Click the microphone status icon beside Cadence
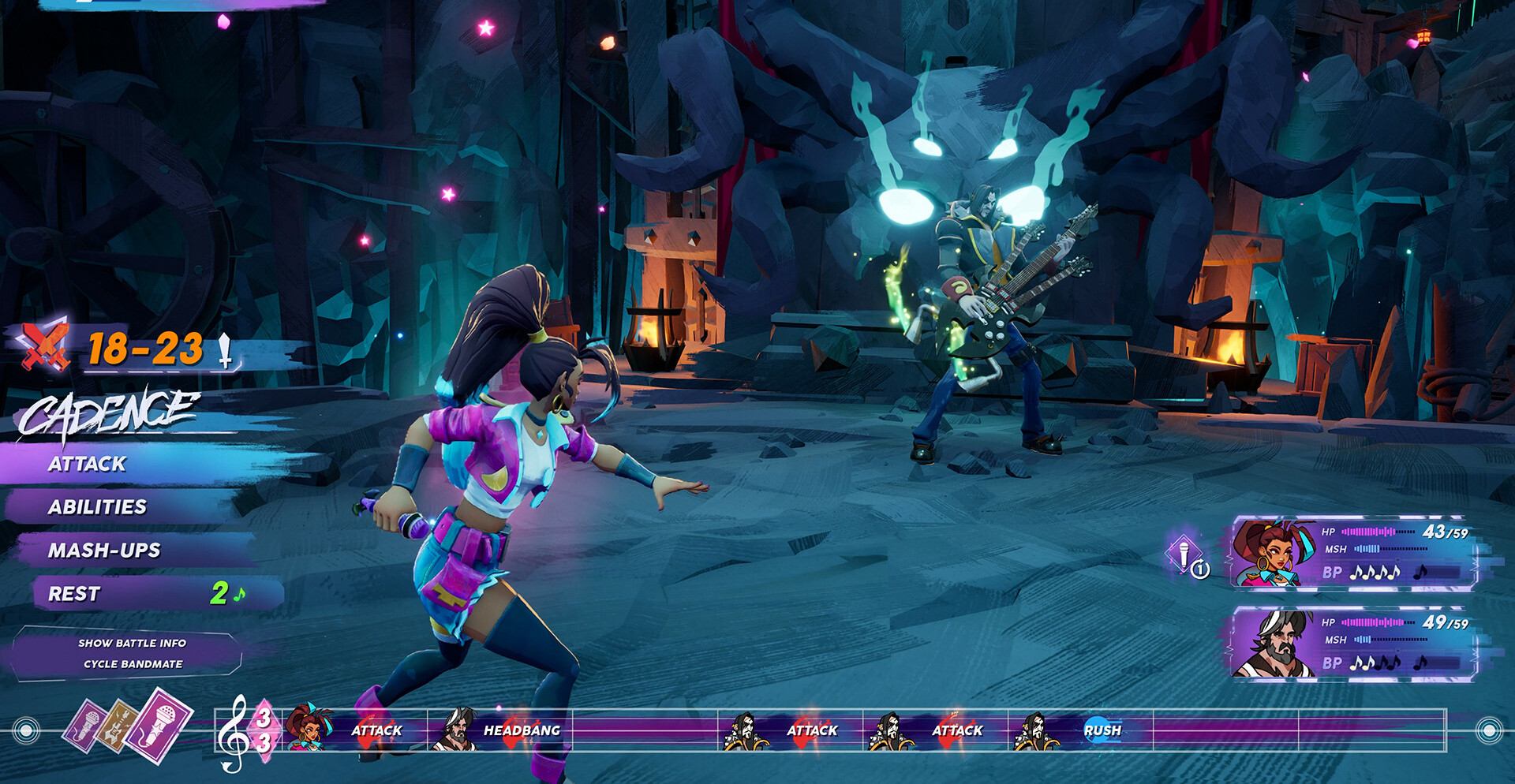 tap(1185, 555)
